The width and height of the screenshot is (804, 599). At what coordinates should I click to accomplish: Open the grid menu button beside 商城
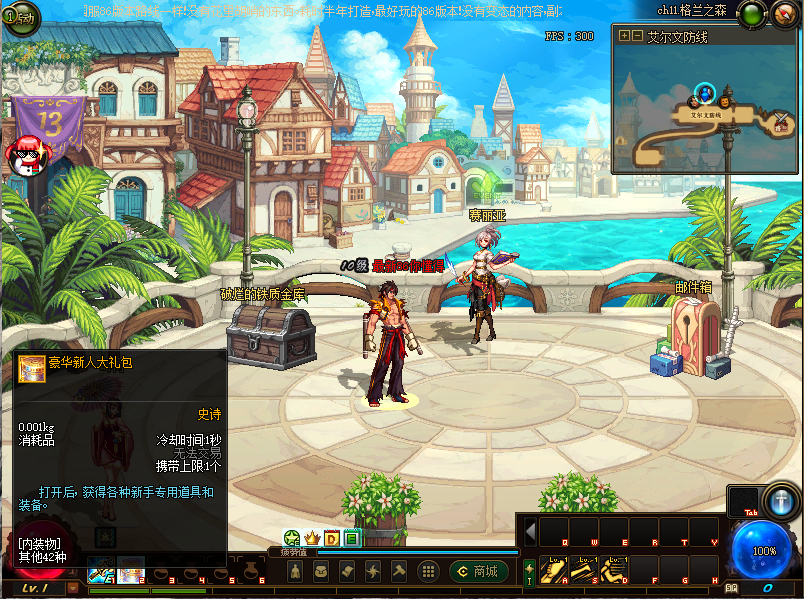[428, 571]
